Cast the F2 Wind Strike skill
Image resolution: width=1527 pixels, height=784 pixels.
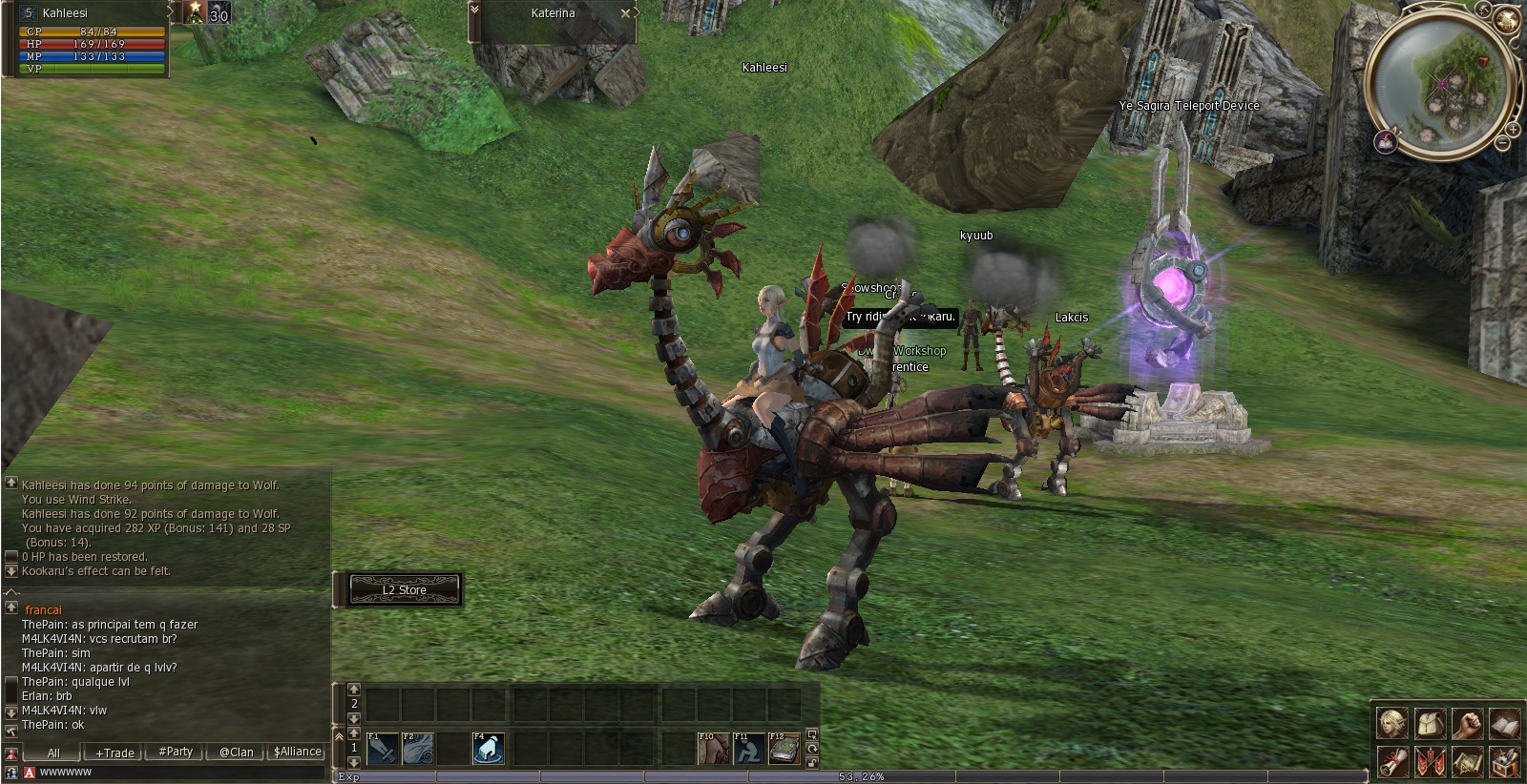418,749
